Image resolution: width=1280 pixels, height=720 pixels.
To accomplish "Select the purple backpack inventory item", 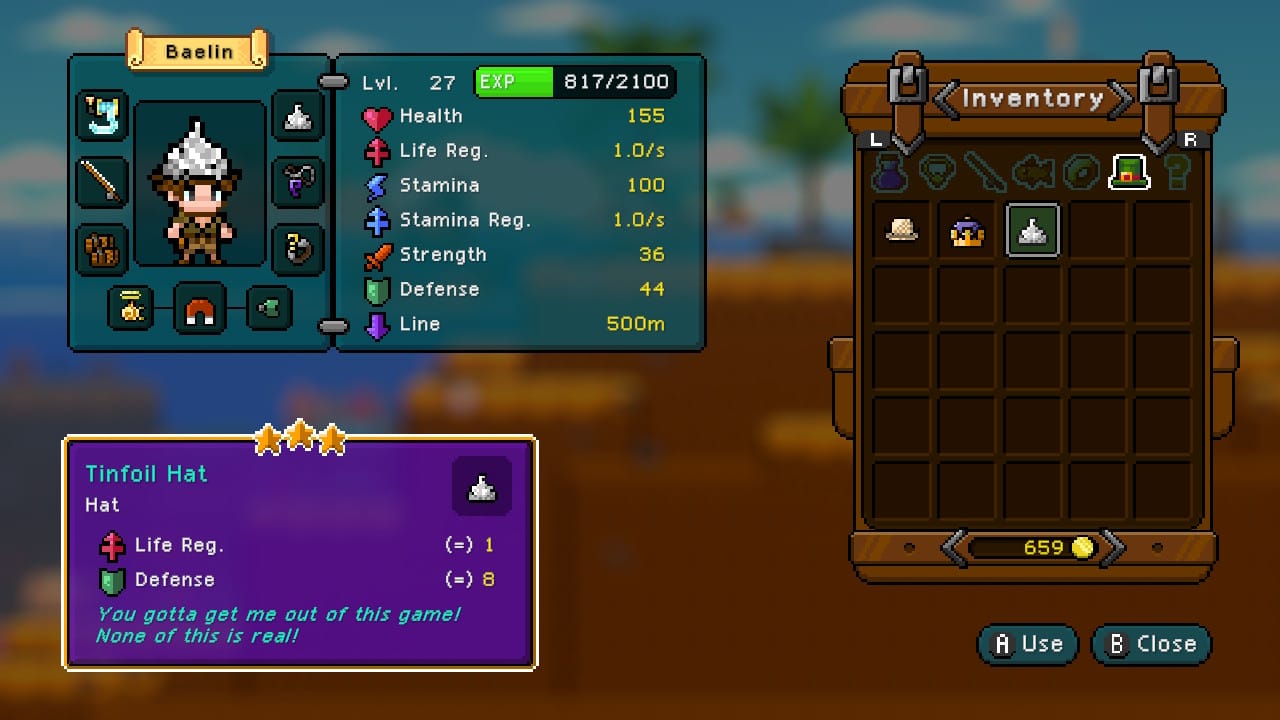I will click(966, 230).
